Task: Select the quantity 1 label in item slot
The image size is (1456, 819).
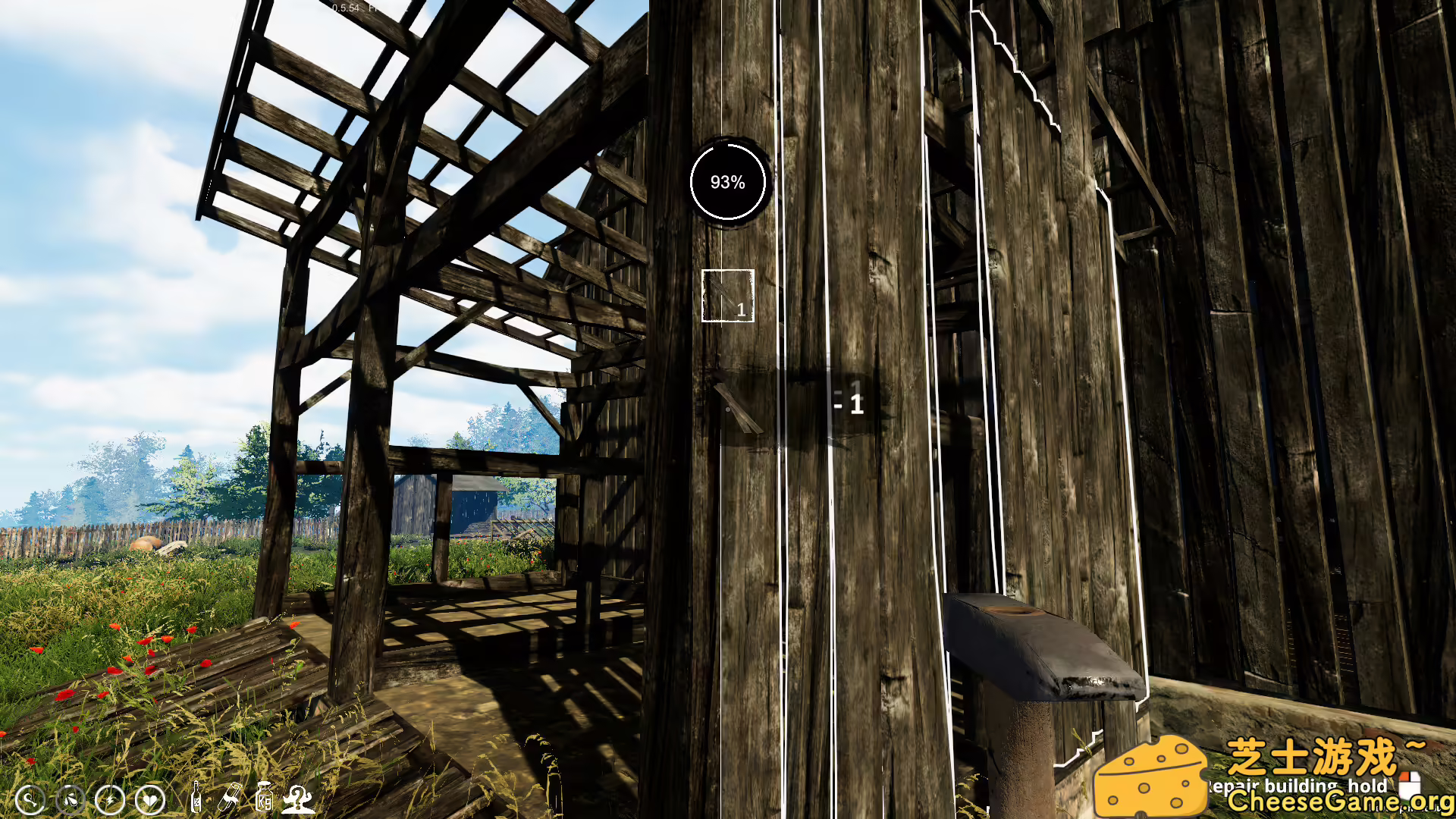Action: [x=739, y=309]
